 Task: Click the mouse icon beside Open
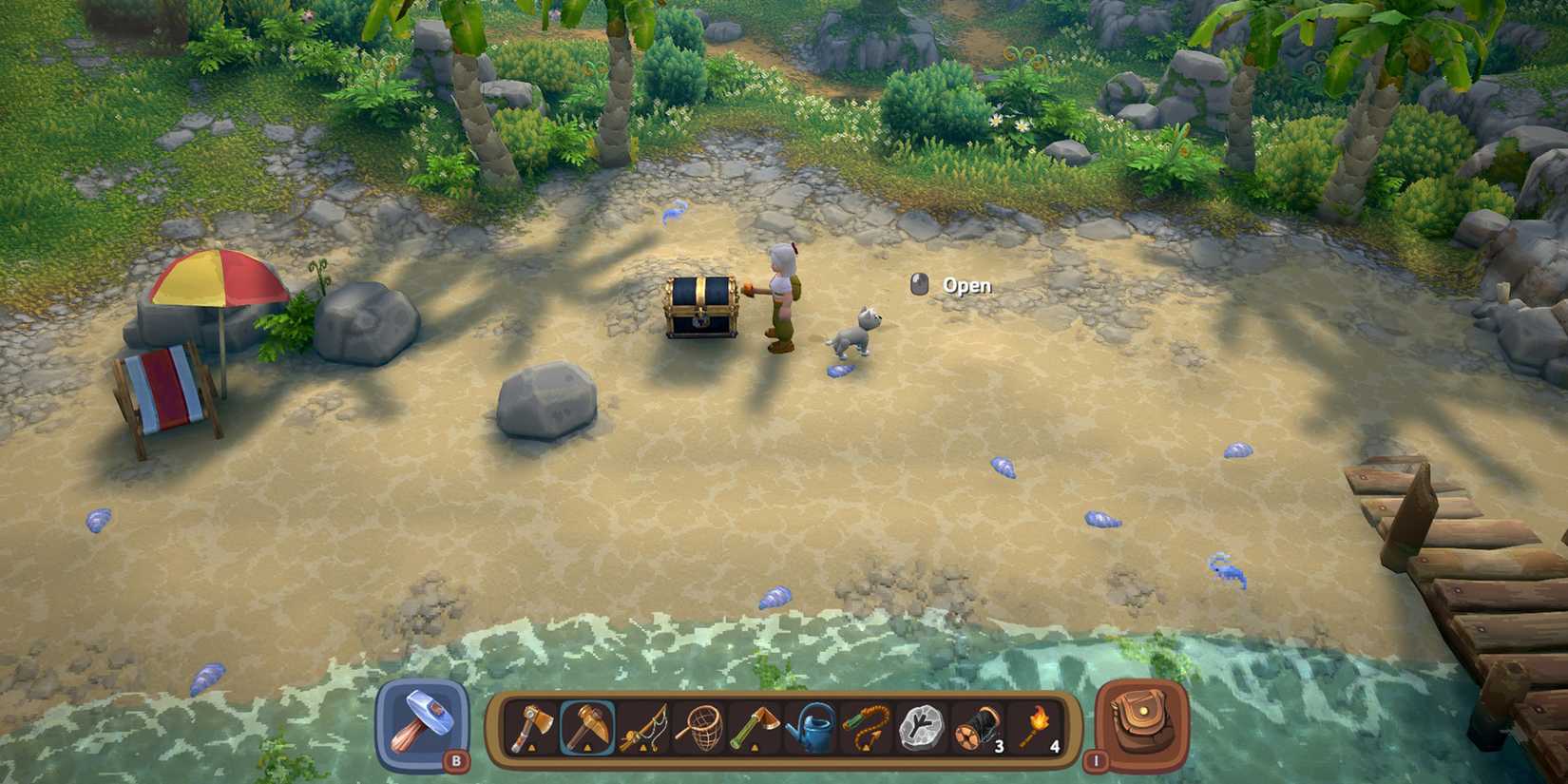(x=918, y=283)
